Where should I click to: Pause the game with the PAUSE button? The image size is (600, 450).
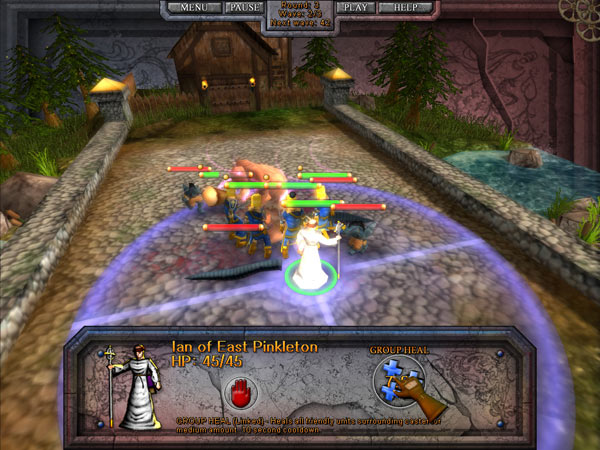click(x=243, y=8)
